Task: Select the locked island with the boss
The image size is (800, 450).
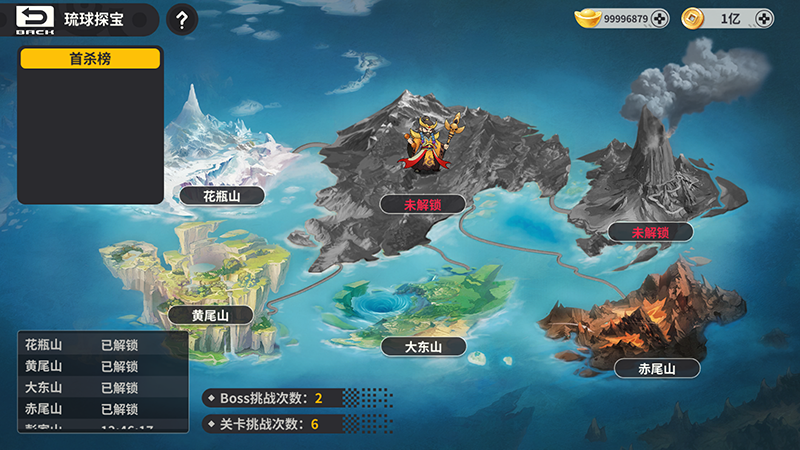Action: click(422, 204)
